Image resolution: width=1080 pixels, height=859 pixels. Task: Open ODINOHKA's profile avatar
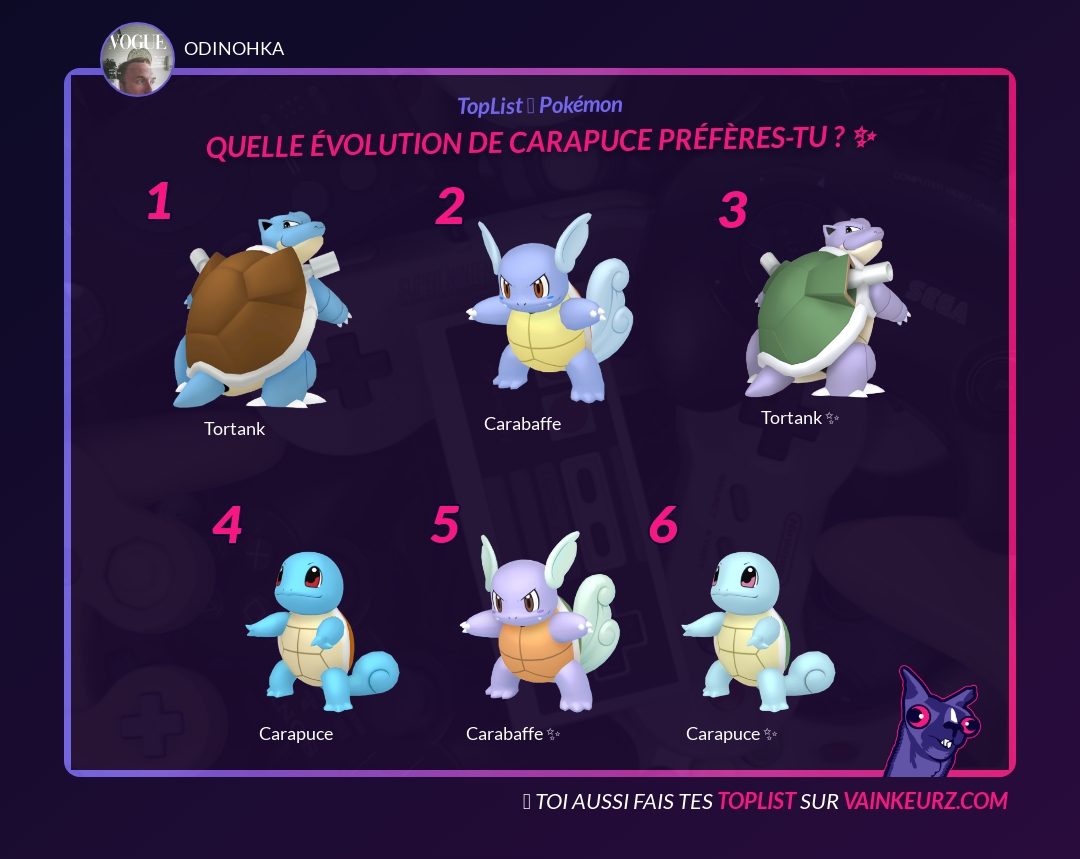tap(137, 60)
